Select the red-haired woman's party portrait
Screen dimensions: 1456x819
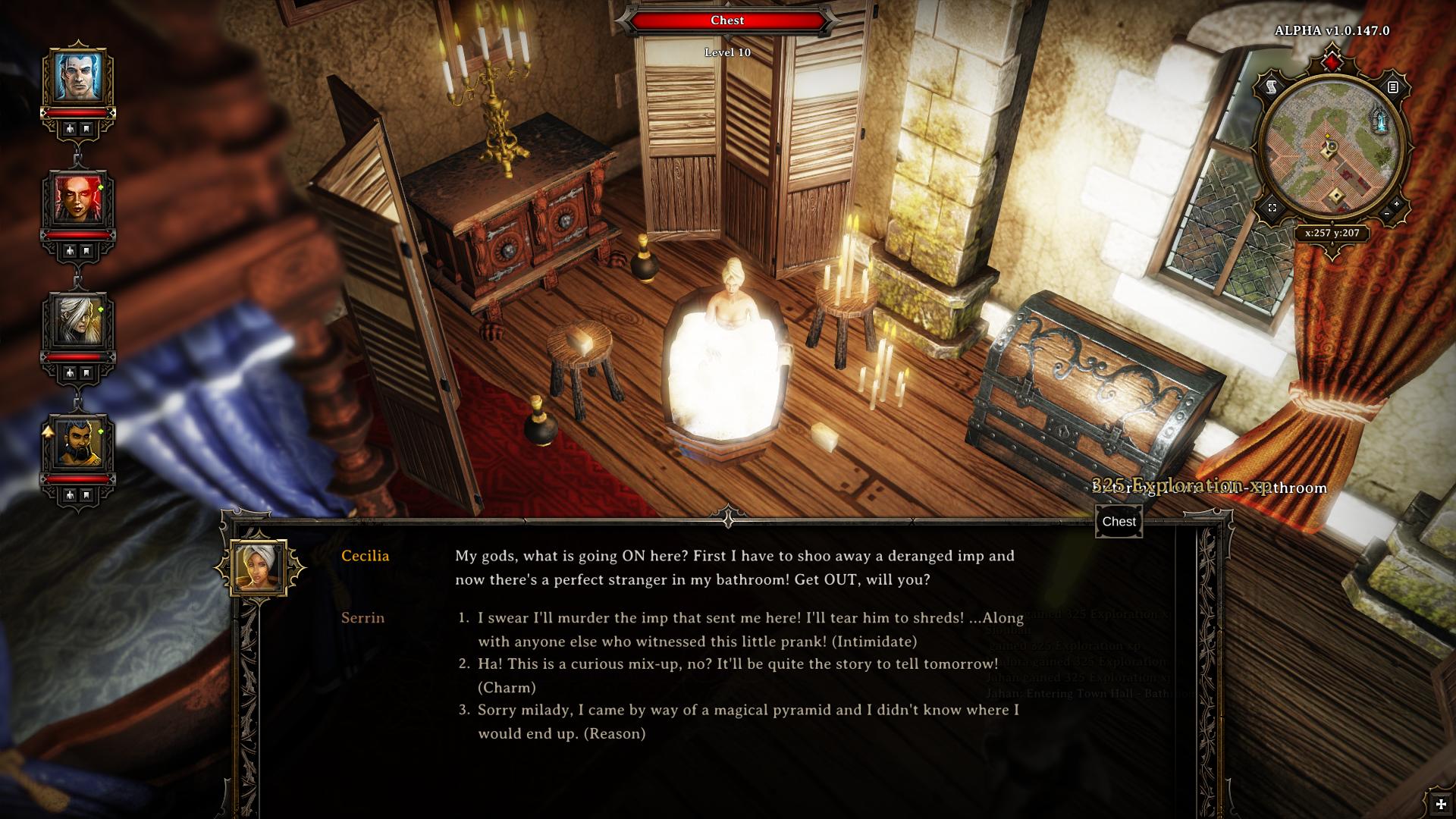pyautogui.click(x=78, y=199)
